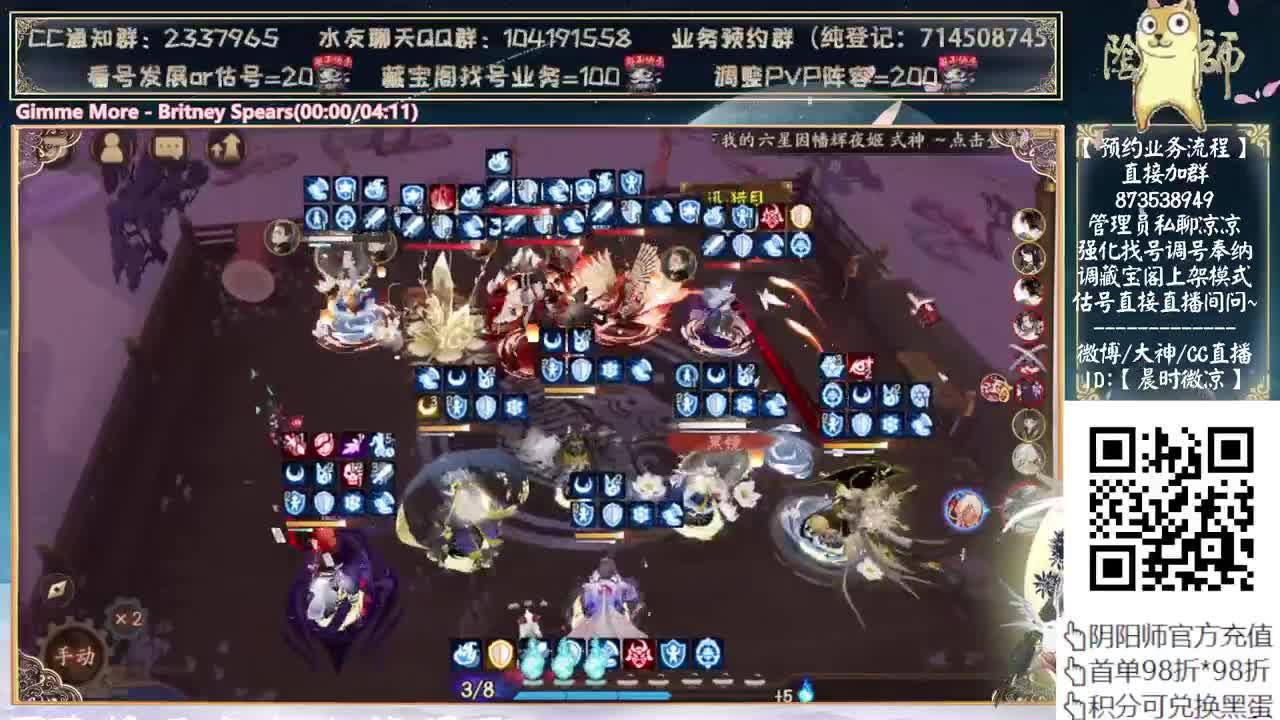Click the cyan progress bar under buff icons
The width and height of the screenshot is (1280, 720).
click(x=592, y=694)
